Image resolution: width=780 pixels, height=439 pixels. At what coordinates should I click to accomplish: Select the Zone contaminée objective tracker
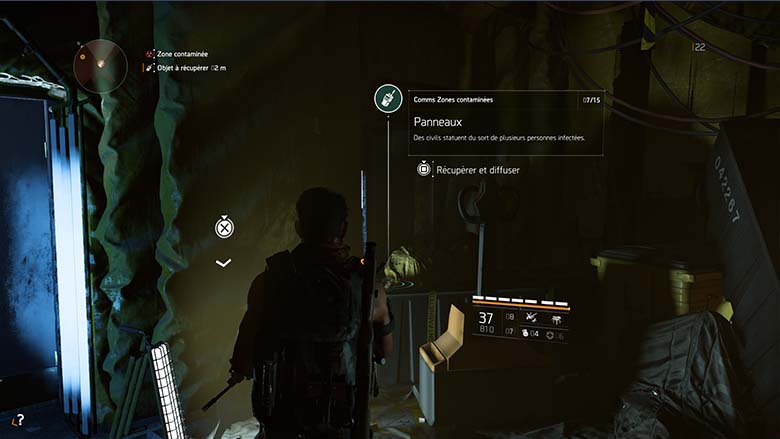tap(183, 54)
